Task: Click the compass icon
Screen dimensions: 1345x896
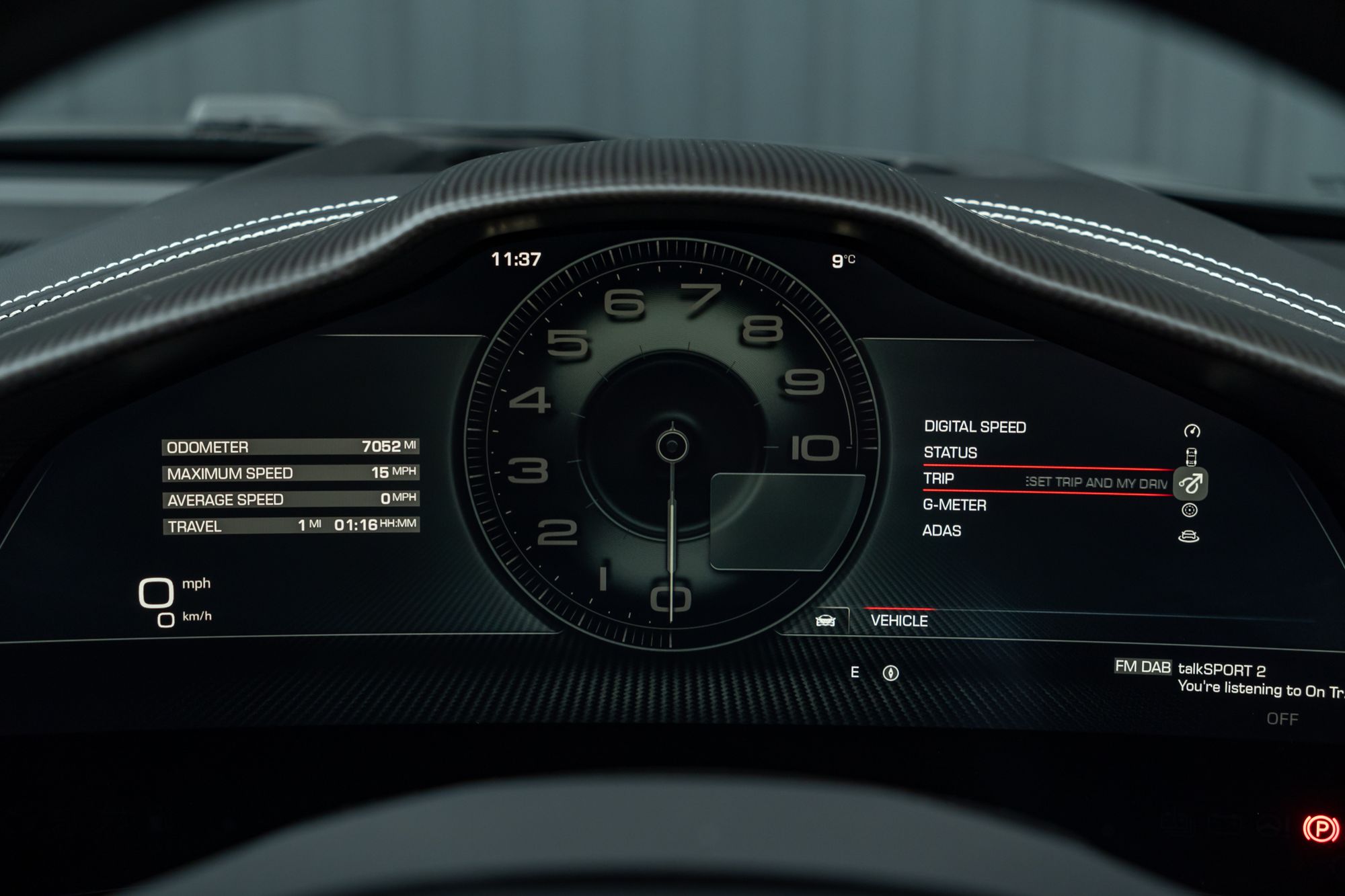Action: 890,673
